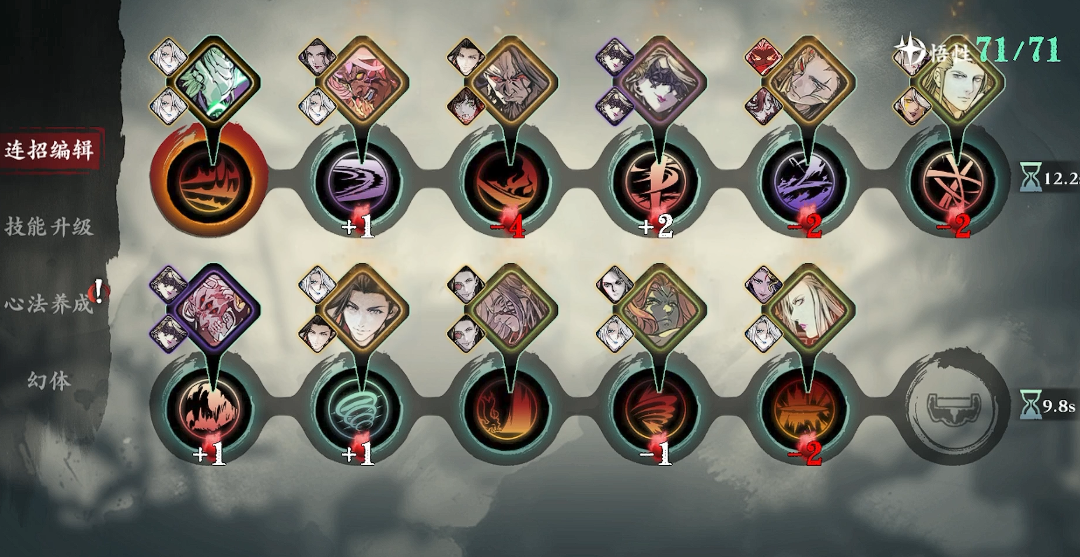The image size is (1080, 557).
Task: Open the 技能升级 tab
Action: pyautogui.click(x=49, y=226)
